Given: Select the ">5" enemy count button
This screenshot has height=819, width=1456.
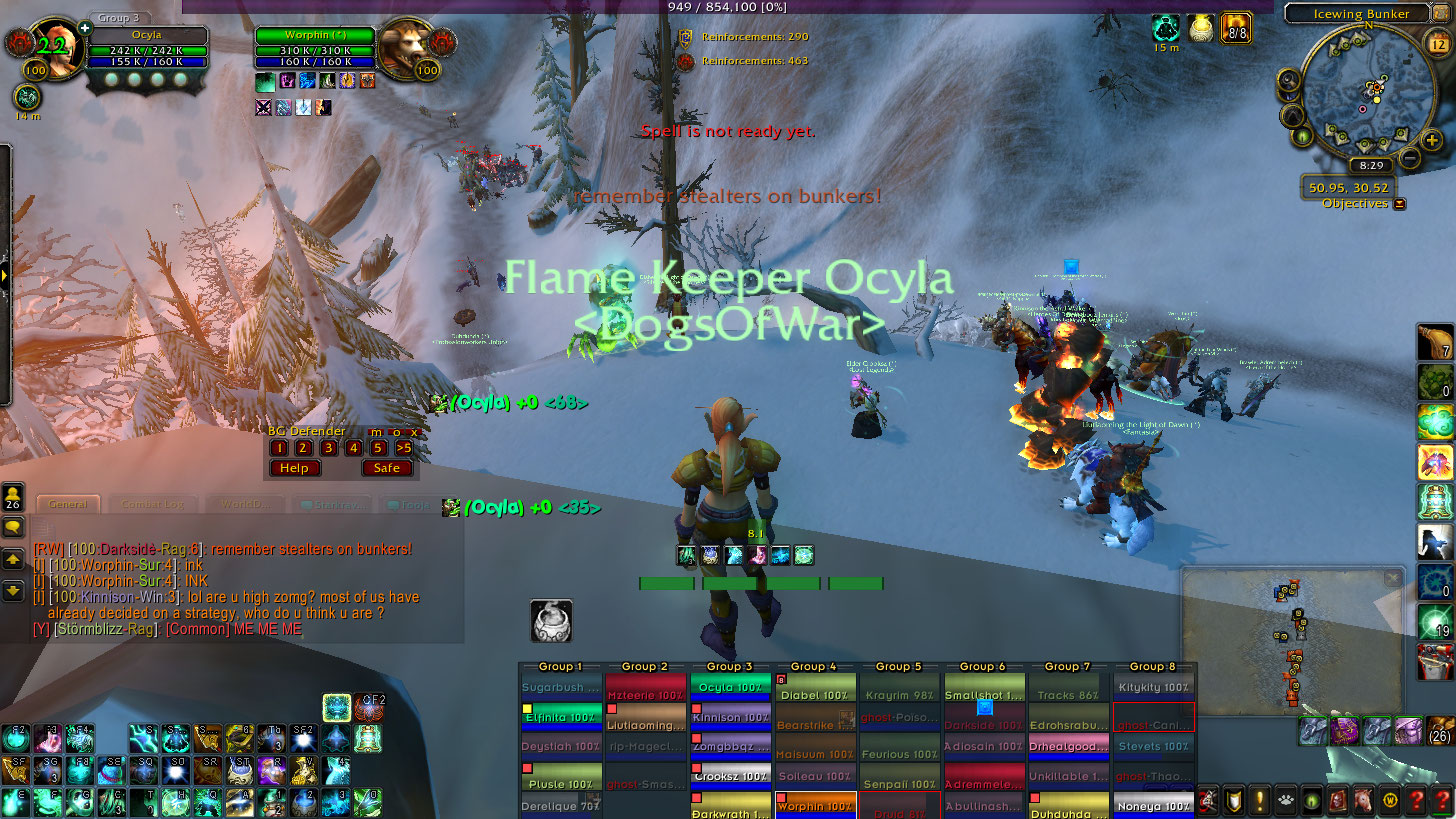Looking at the screenshot, I should pyautogui.click(x=403, y=448).
